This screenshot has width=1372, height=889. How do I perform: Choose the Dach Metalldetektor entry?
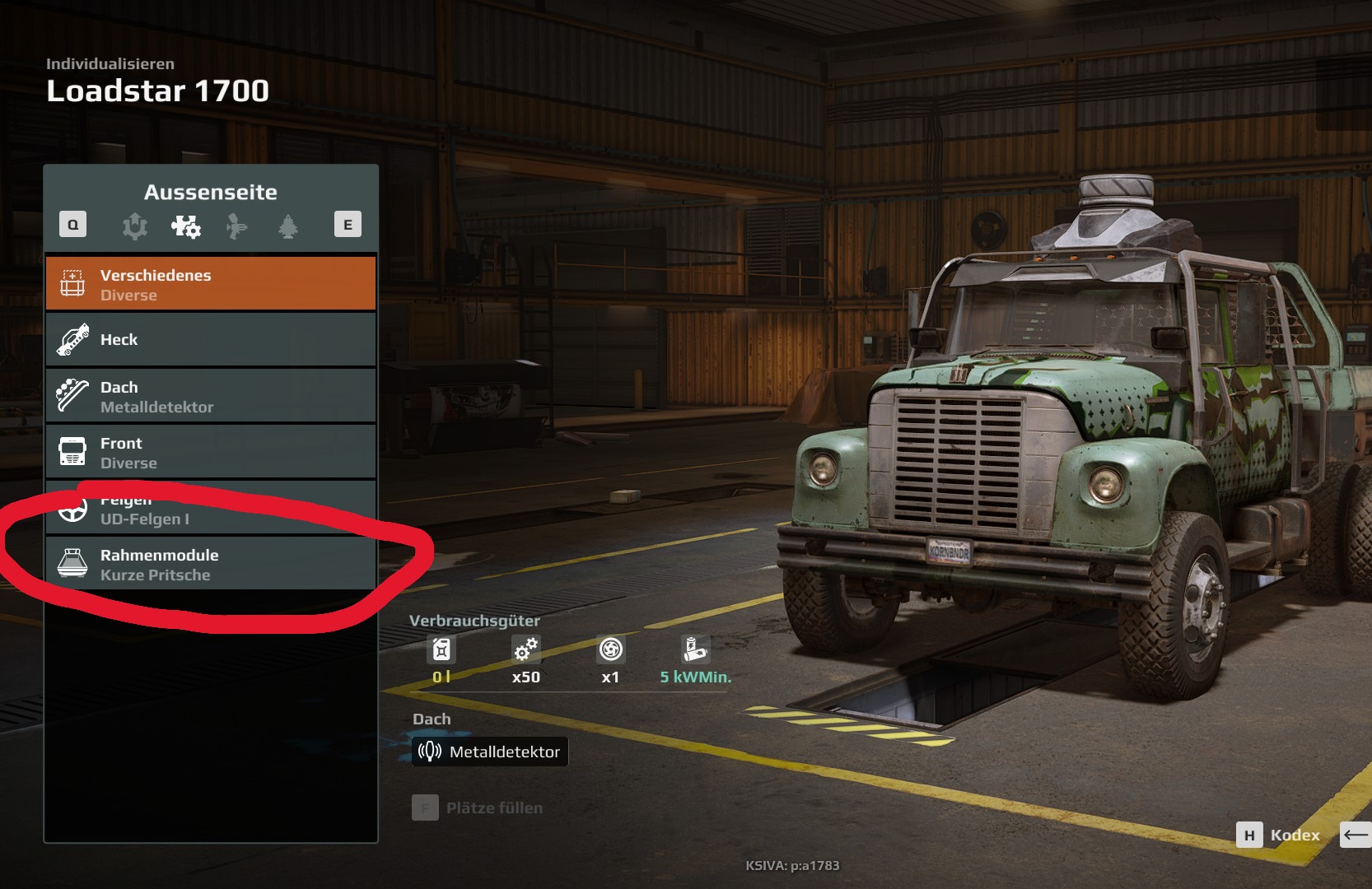[211, 396]
